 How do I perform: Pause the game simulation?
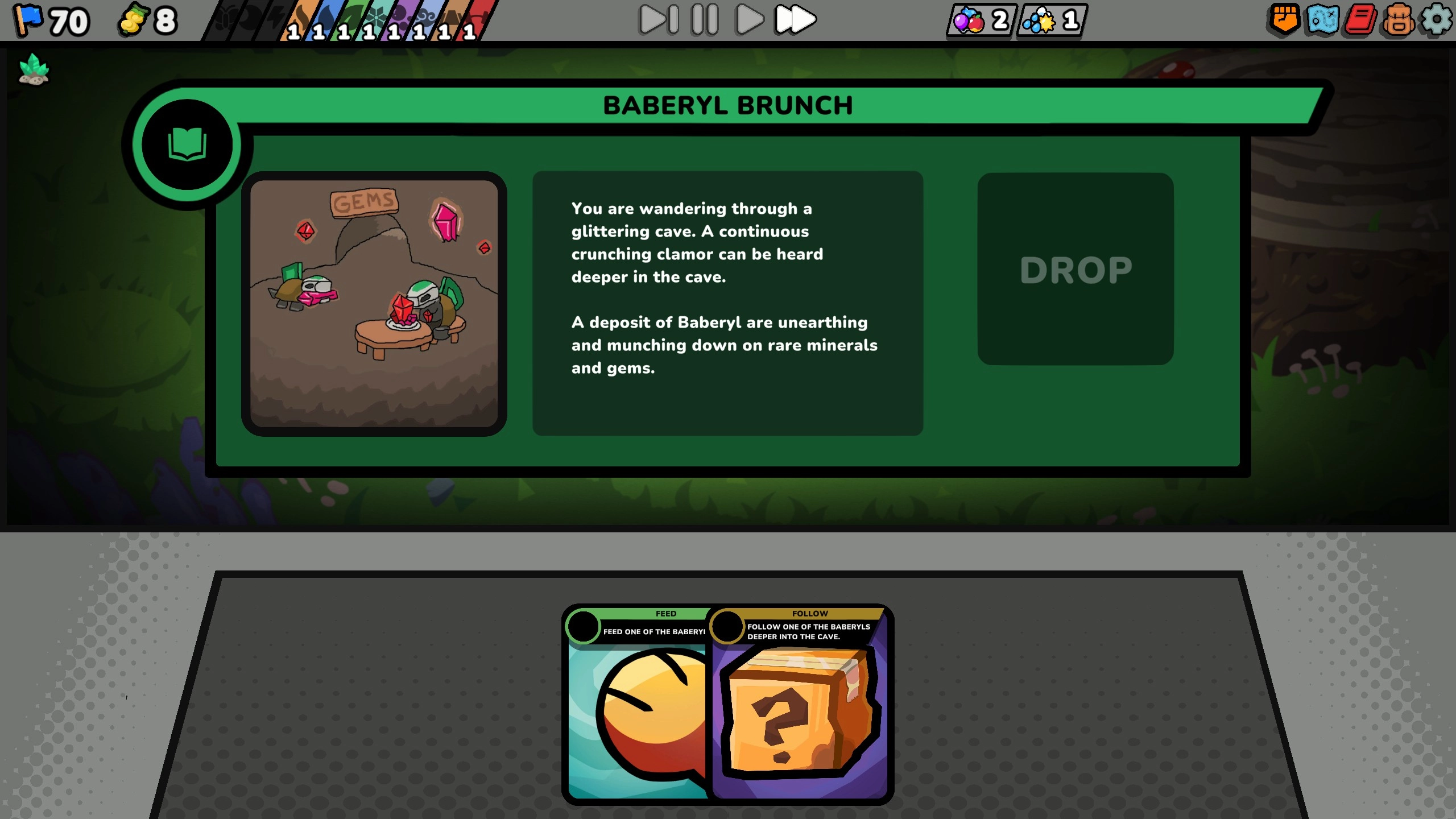tap(704, 19)
